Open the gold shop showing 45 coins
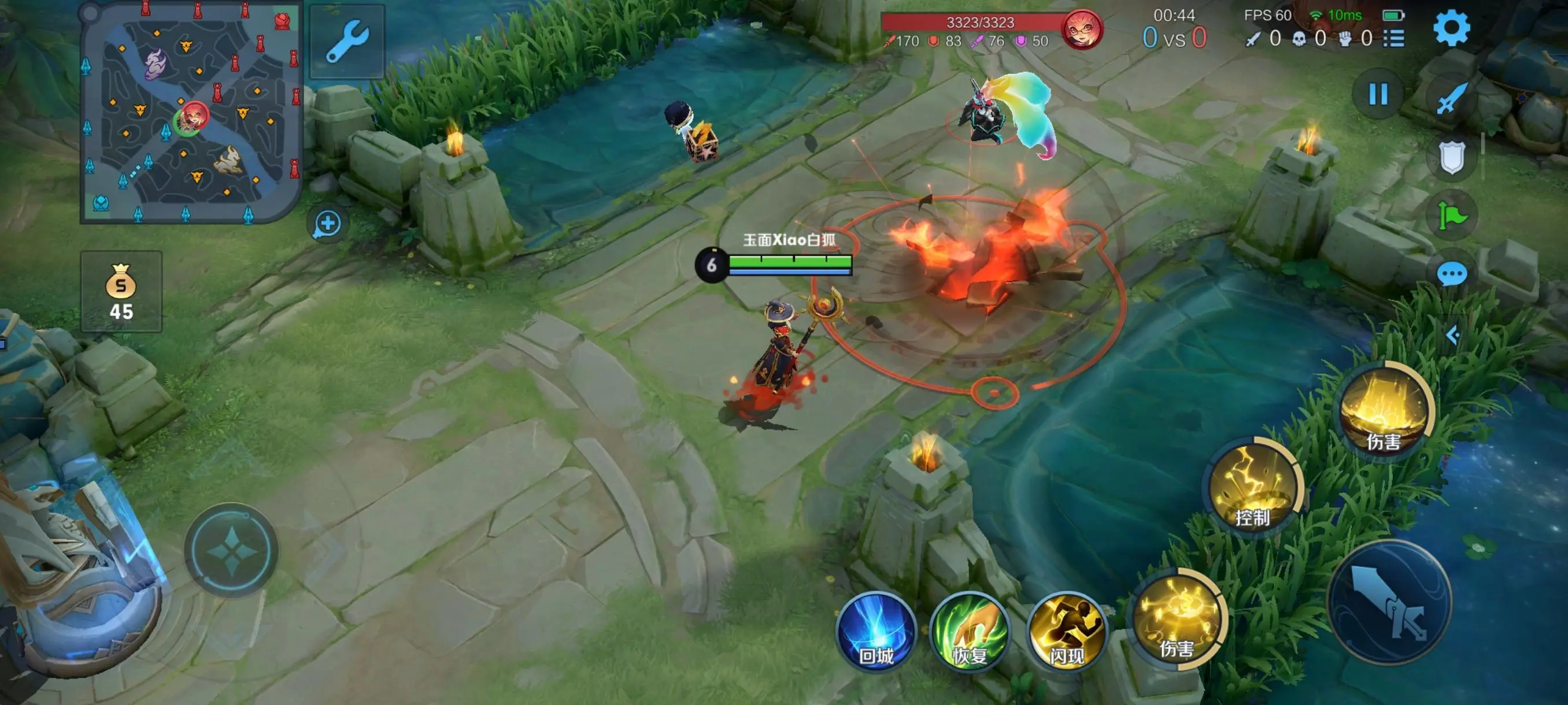Viewport: 1568px width, 705px height. [121, 291]
